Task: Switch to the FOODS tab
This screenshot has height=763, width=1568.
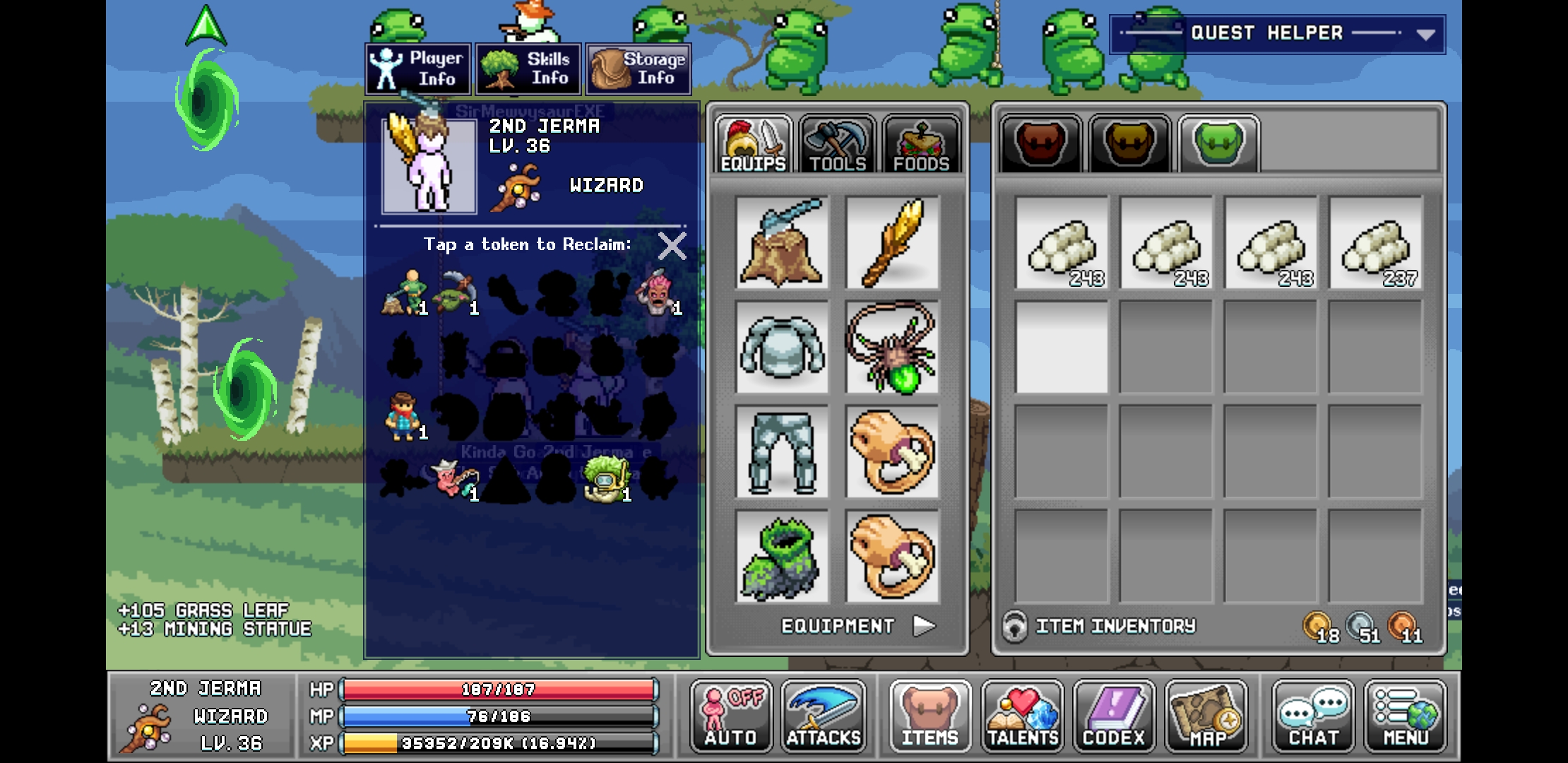Action: 922,143
